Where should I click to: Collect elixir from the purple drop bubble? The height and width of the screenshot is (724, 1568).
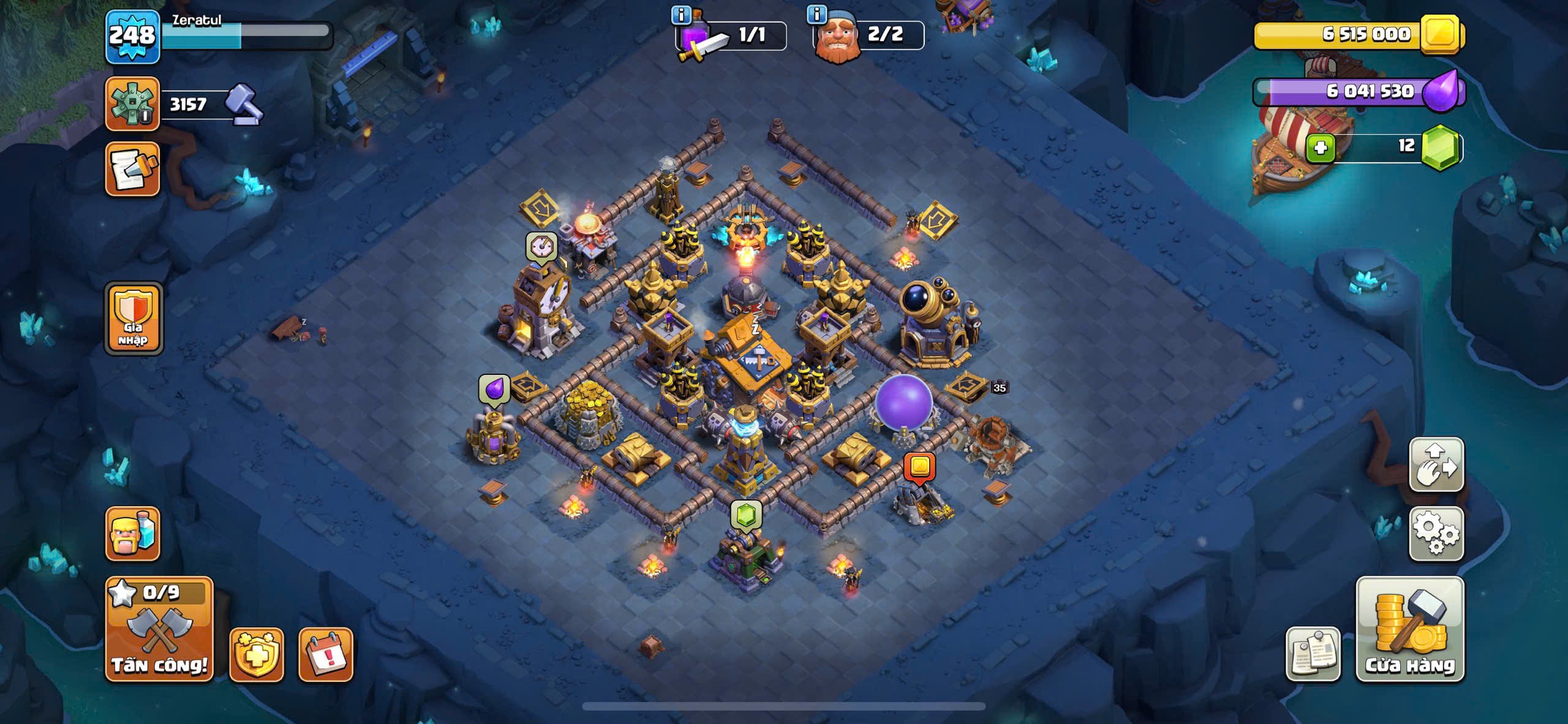(494, 390)
